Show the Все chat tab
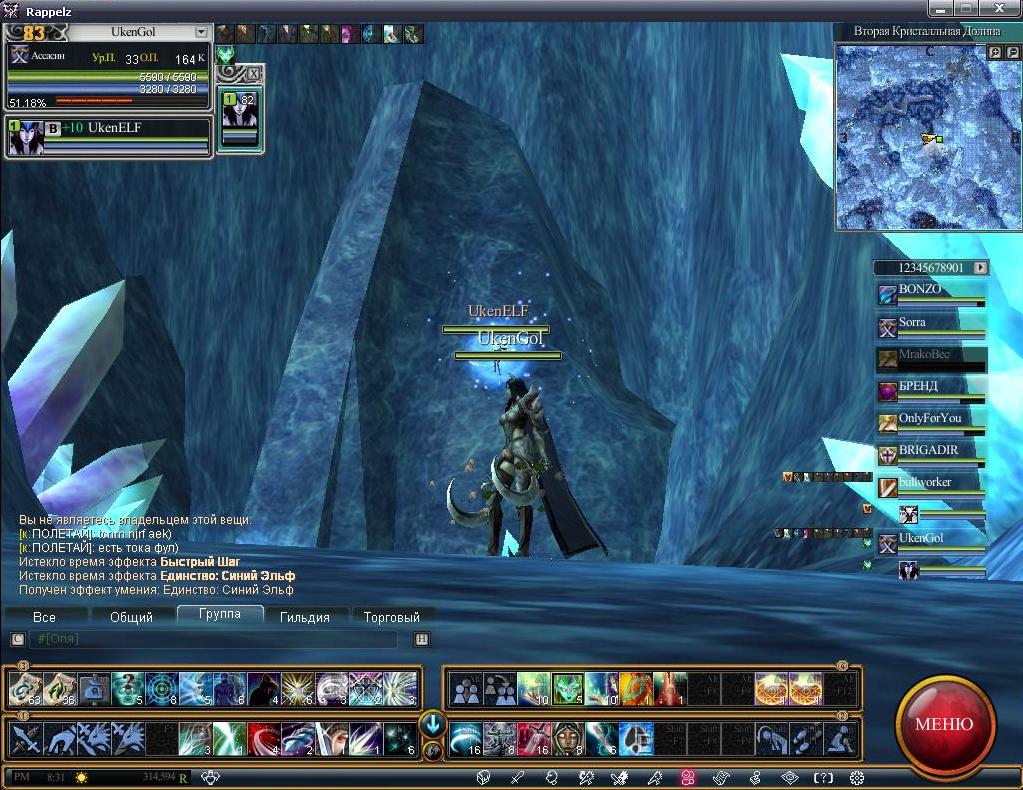This screenshot has width=1023, height=790. (x=44, y=617)
